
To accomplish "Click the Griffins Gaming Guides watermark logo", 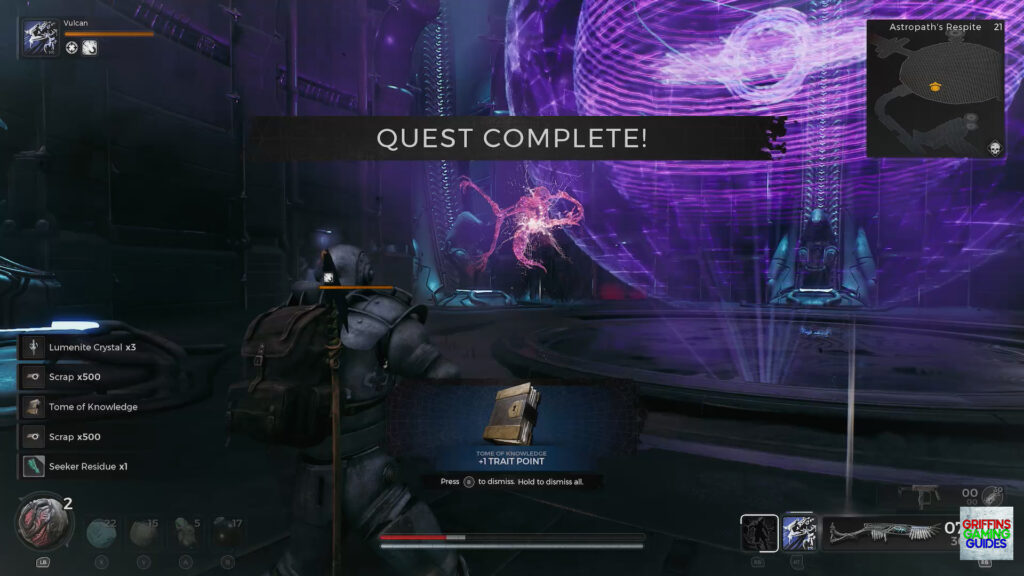I will 985,533.
